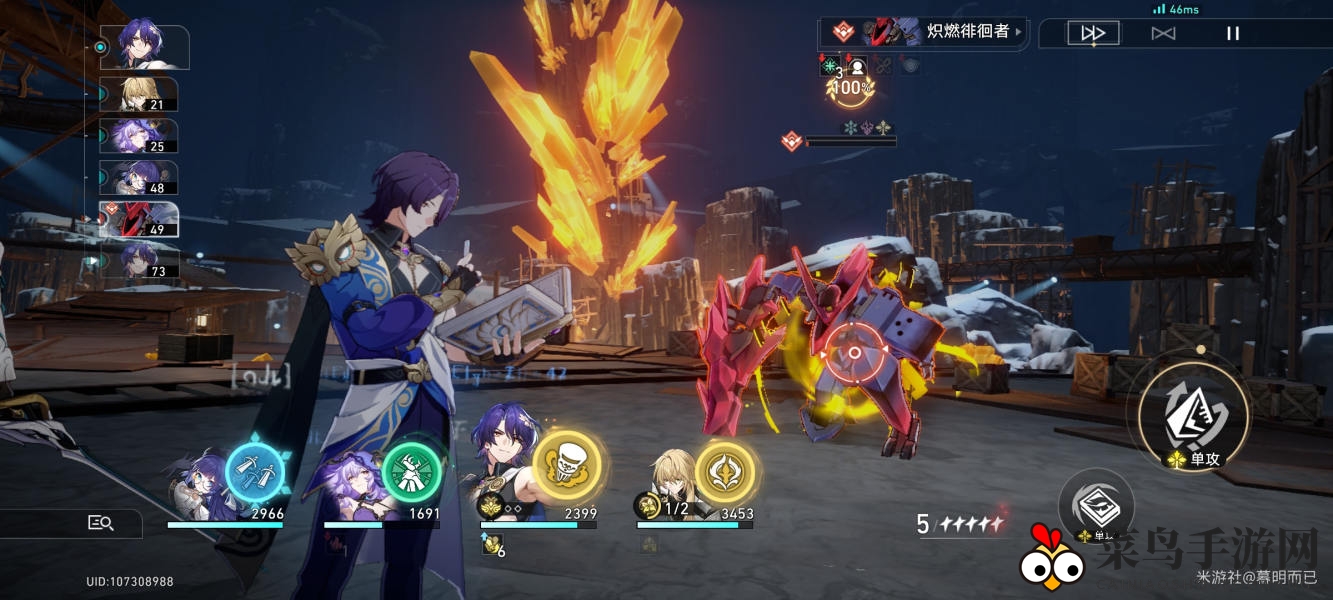Target the enemy marked by the red reticle
Viewport: 1333px width, 600px height.
point(854,352)
